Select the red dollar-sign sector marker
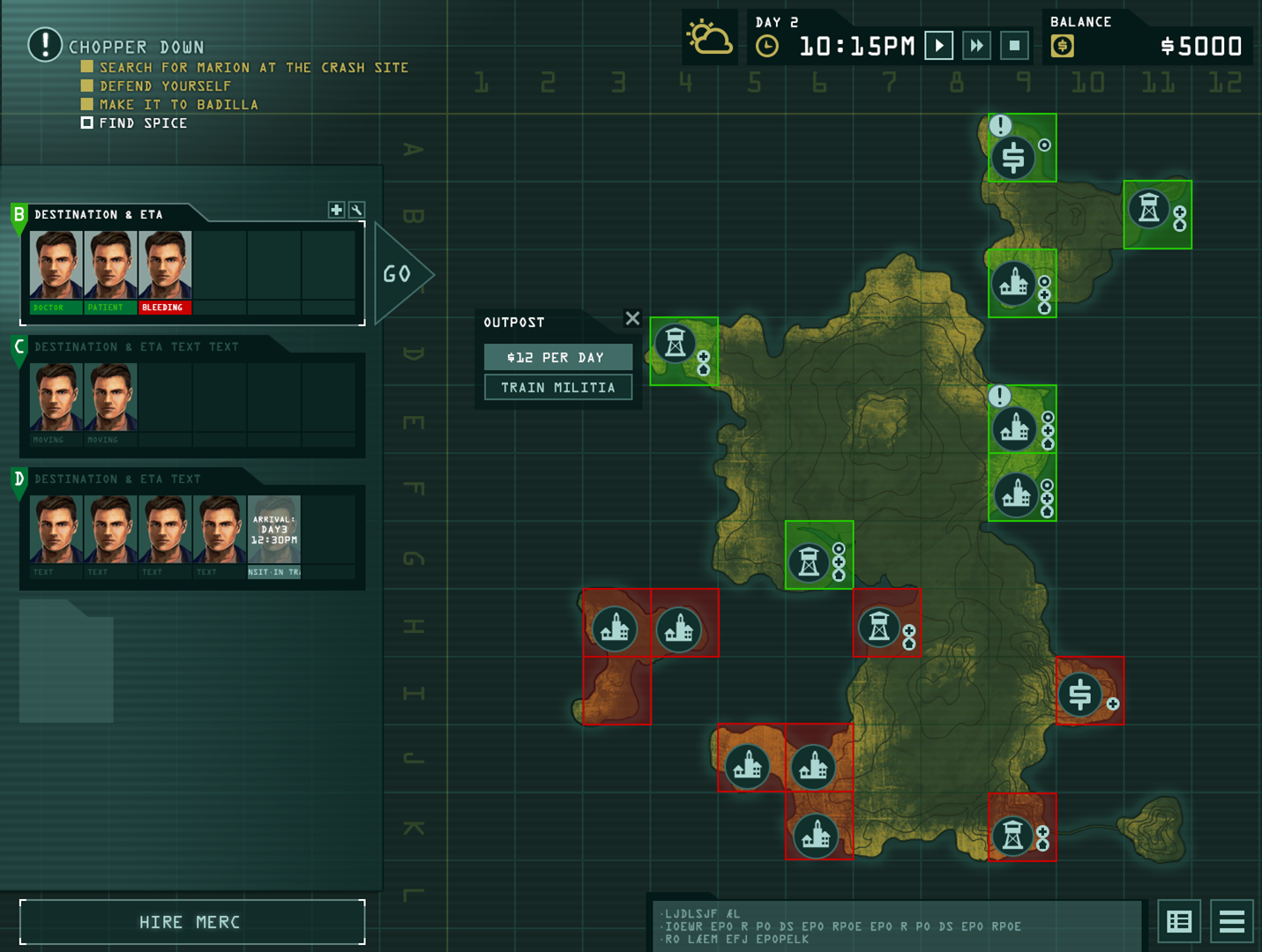Image resolution: width=1262 pixels, height=952 pixels. 1080,694
